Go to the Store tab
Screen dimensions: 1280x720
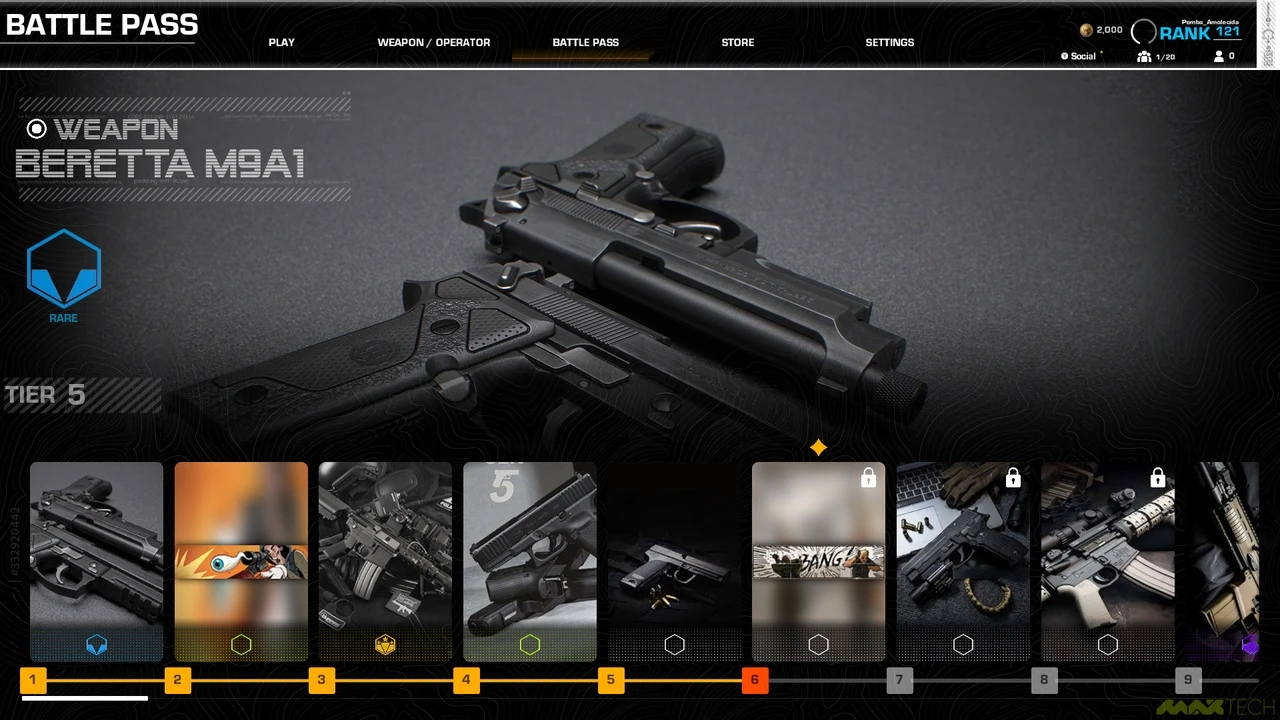pyautogui.click(x=738, y=43)
